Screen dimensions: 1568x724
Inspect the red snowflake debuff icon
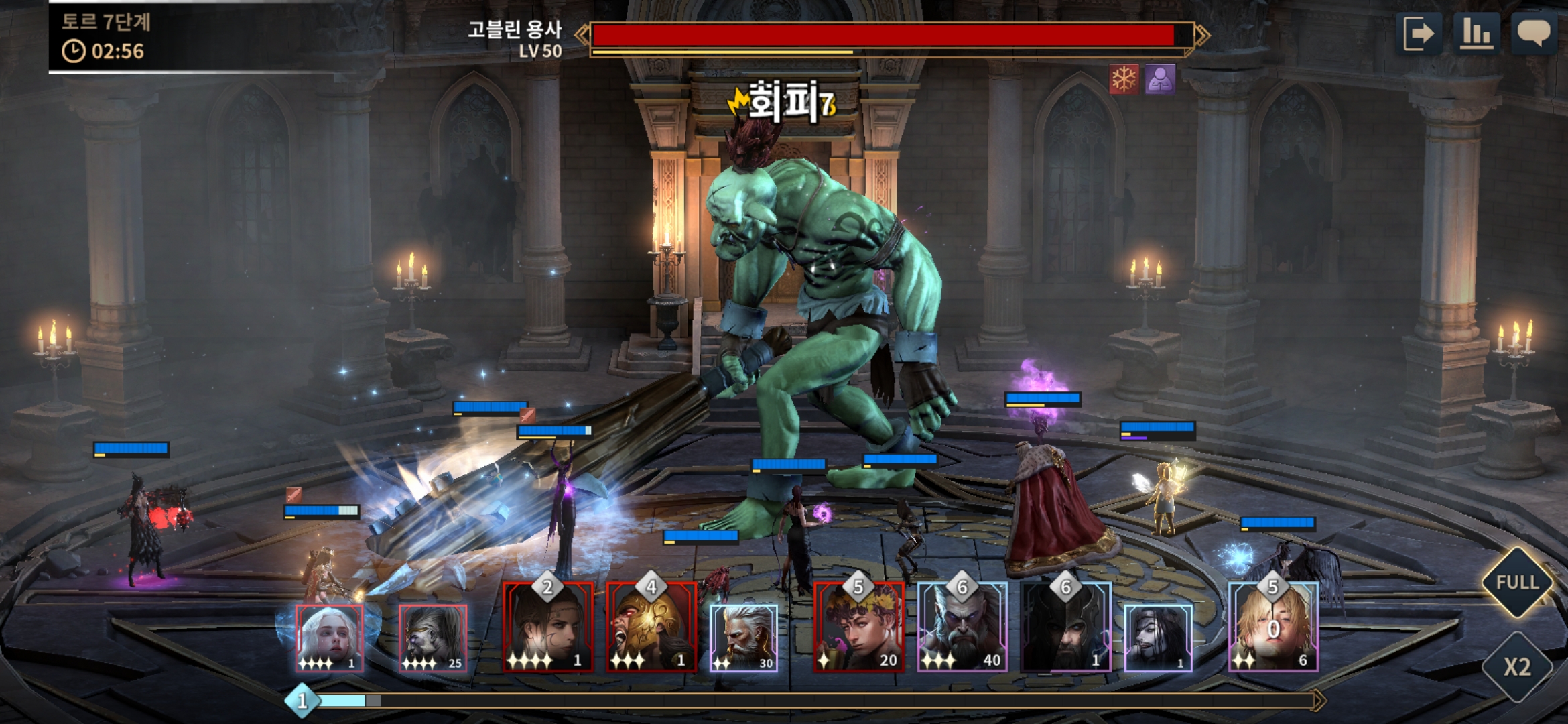coord(1124,80)
